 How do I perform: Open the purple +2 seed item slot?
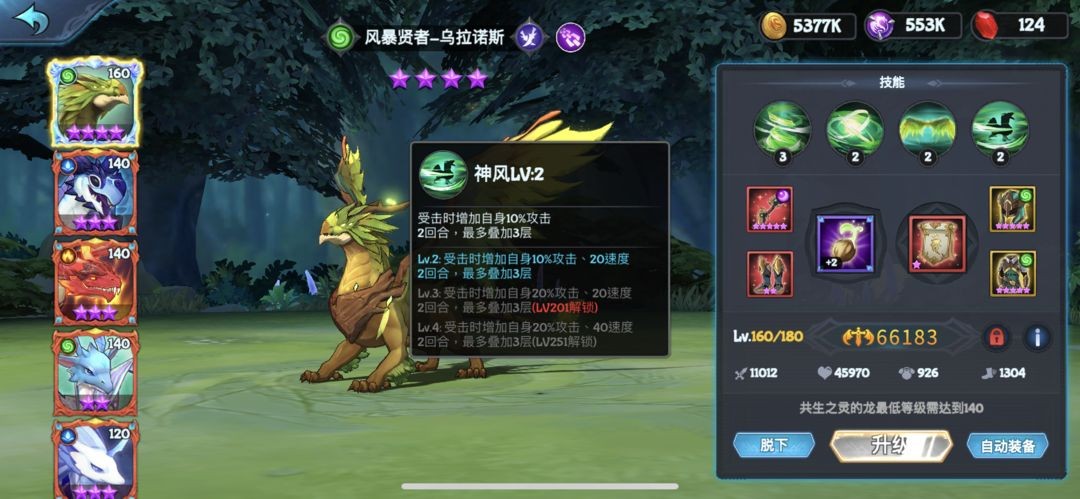(x=845, y=243)
